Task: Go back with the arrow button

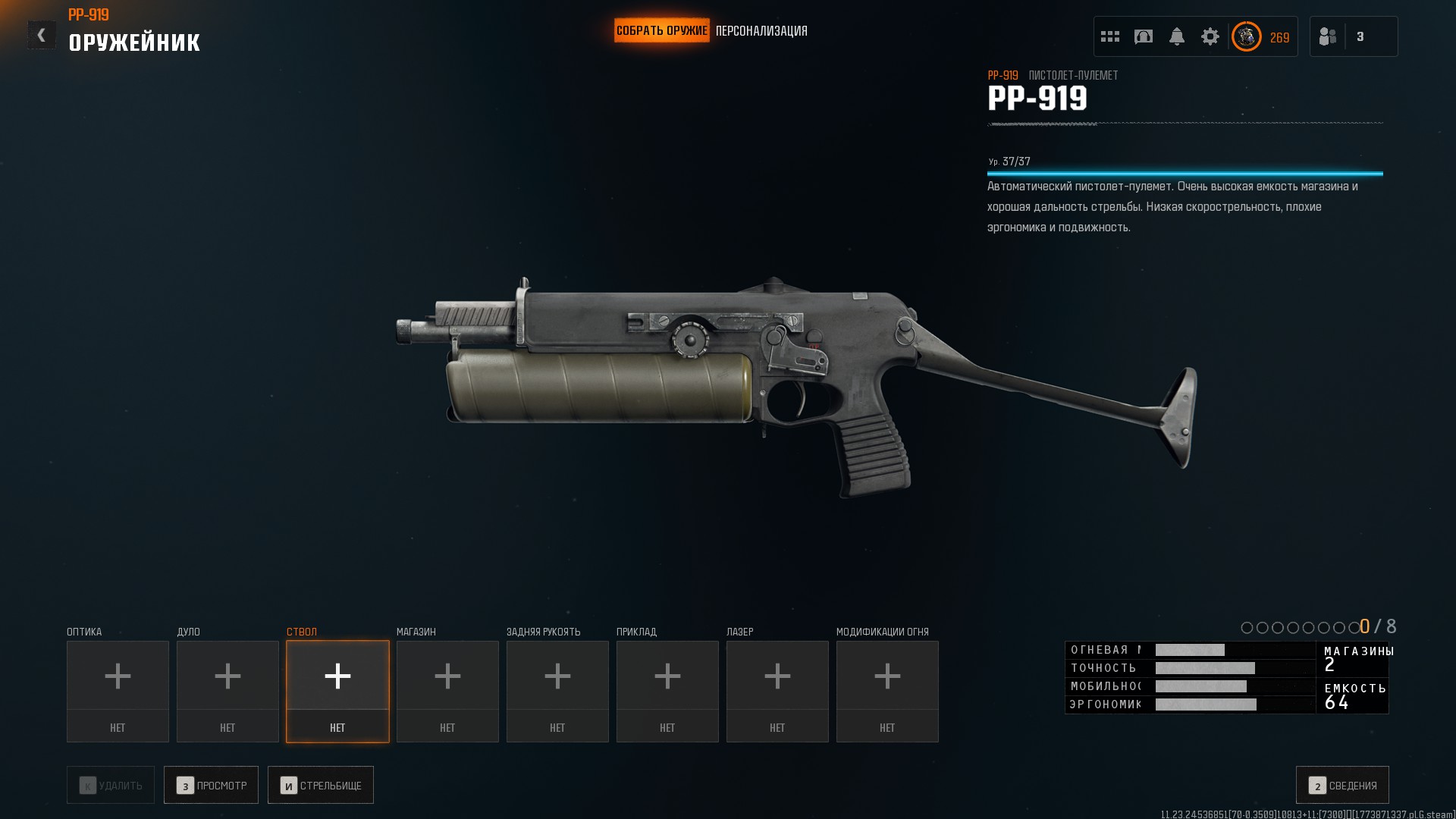Action: tap(42, 35)
